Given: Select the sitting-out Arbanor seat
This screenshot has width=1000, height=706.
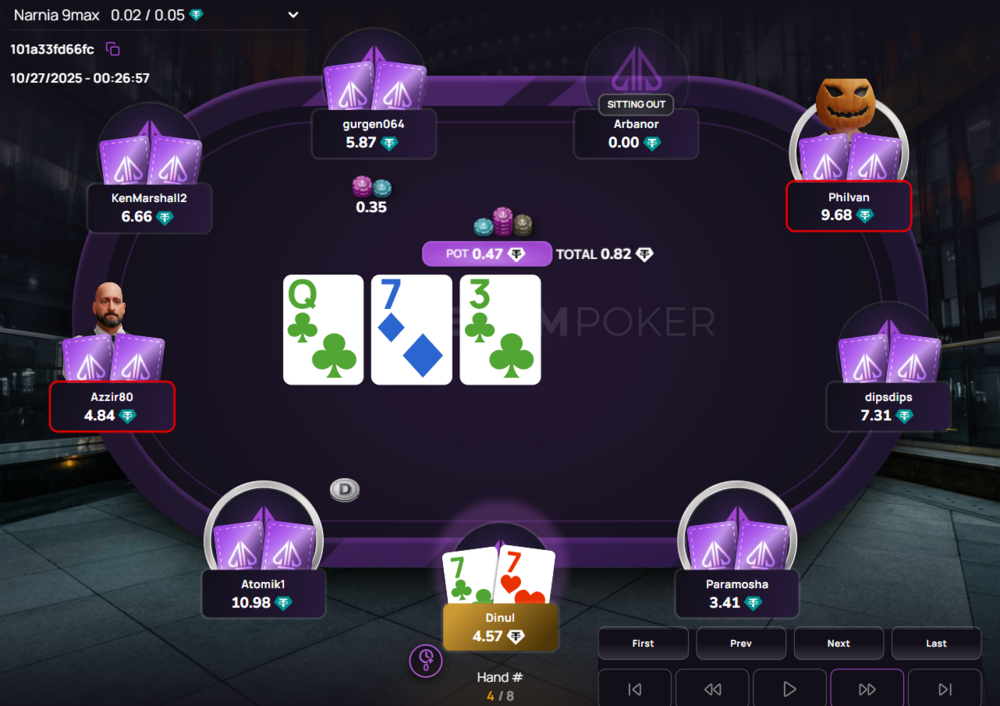Looking at the screenshot, I should click(x=637, y=133).
